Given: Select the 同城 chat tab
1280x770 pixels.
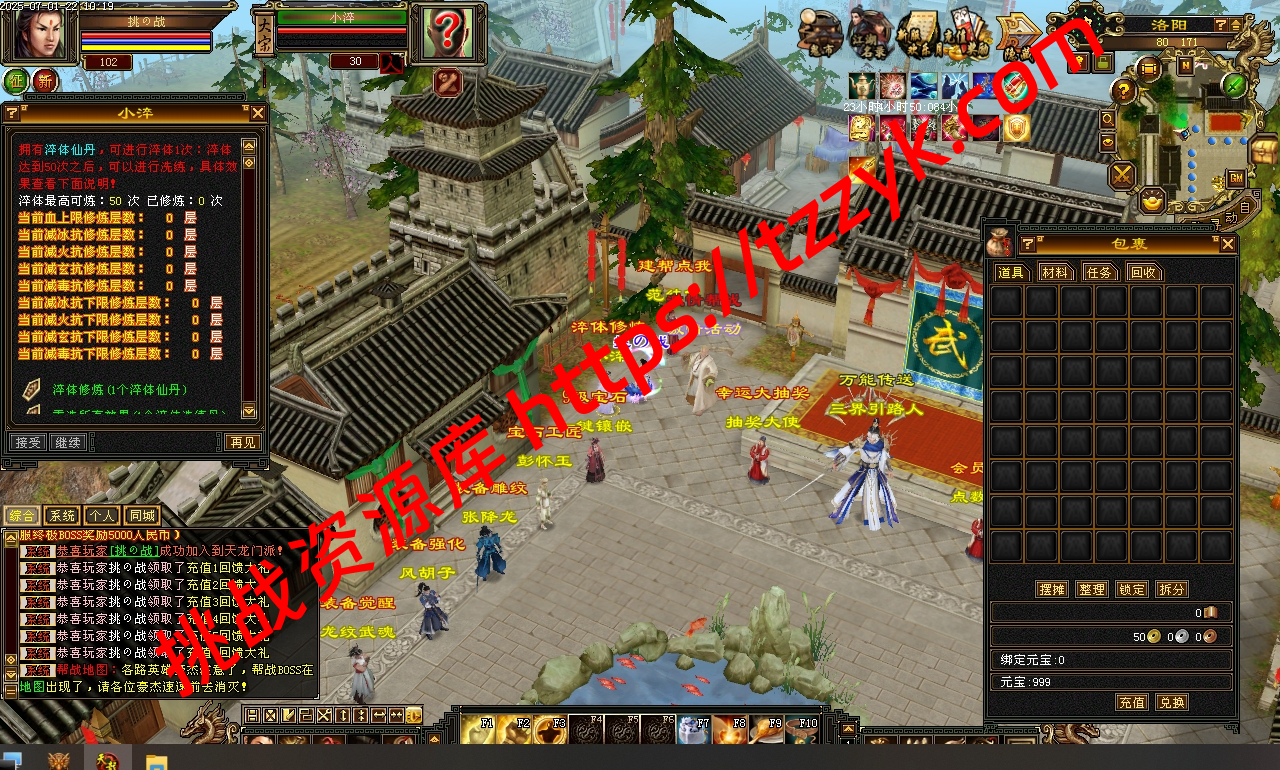Looking at the screenshot, I should pos(142,516).
